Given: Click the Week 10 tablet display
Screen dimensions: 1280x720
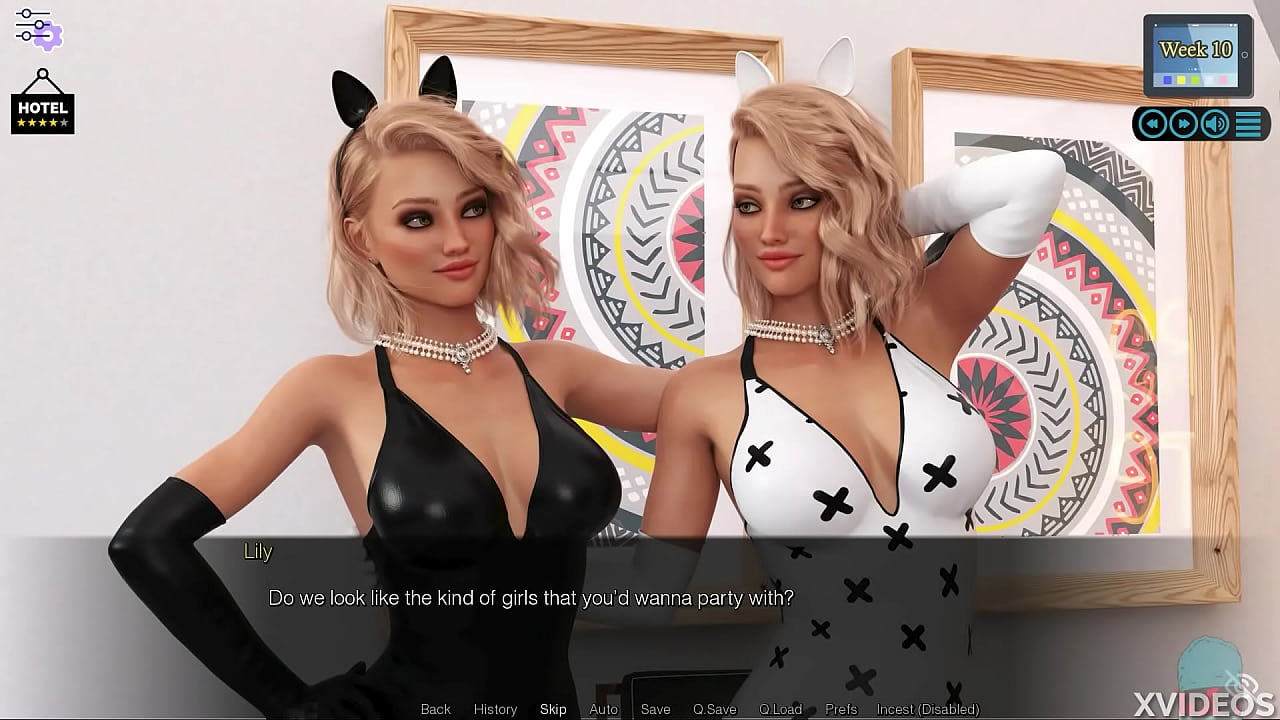Looking at the screenshot, I should (1196, 48).
